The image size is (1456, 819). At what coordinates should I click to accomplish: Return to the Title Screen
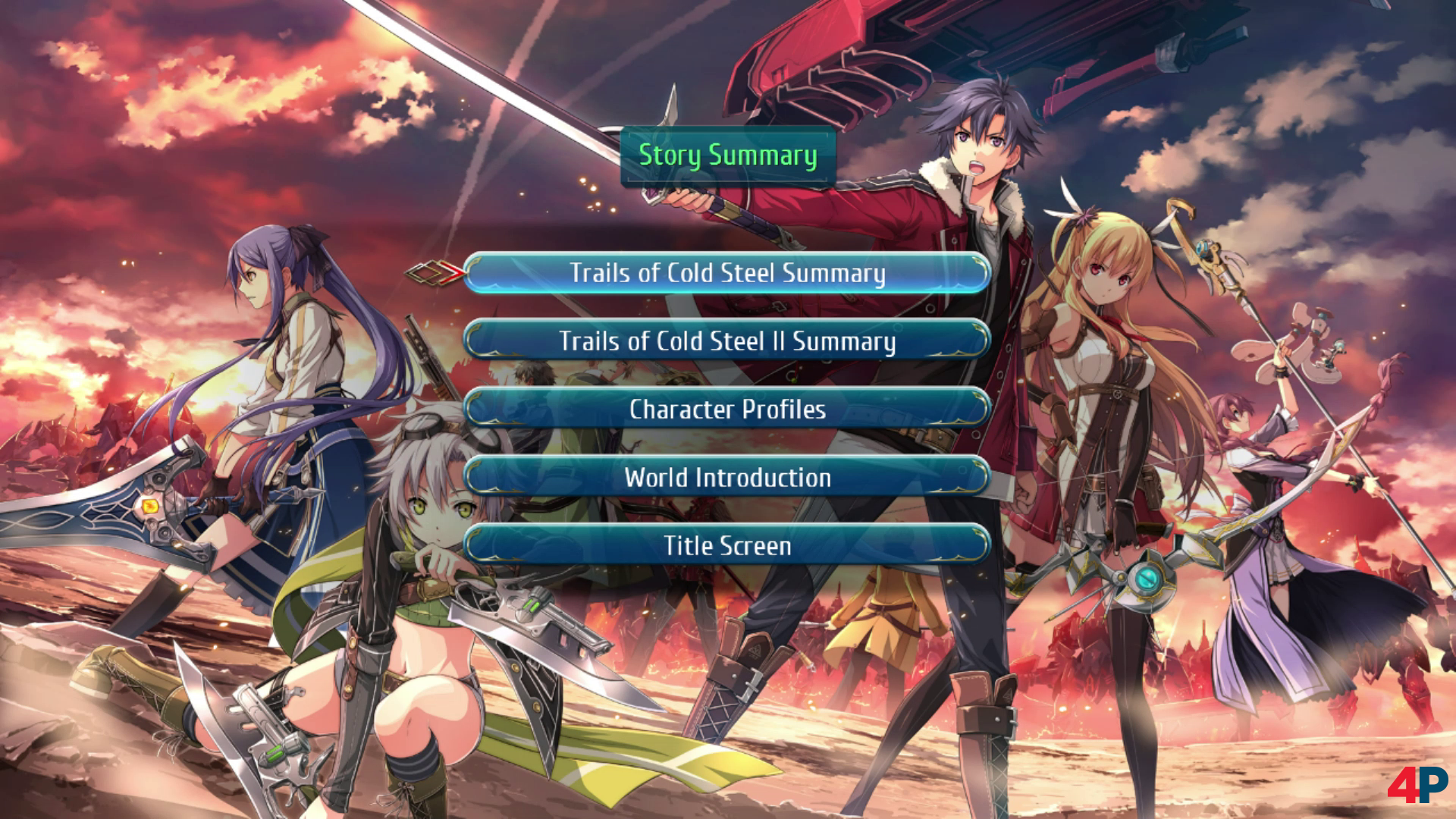[x=726, y=546]
